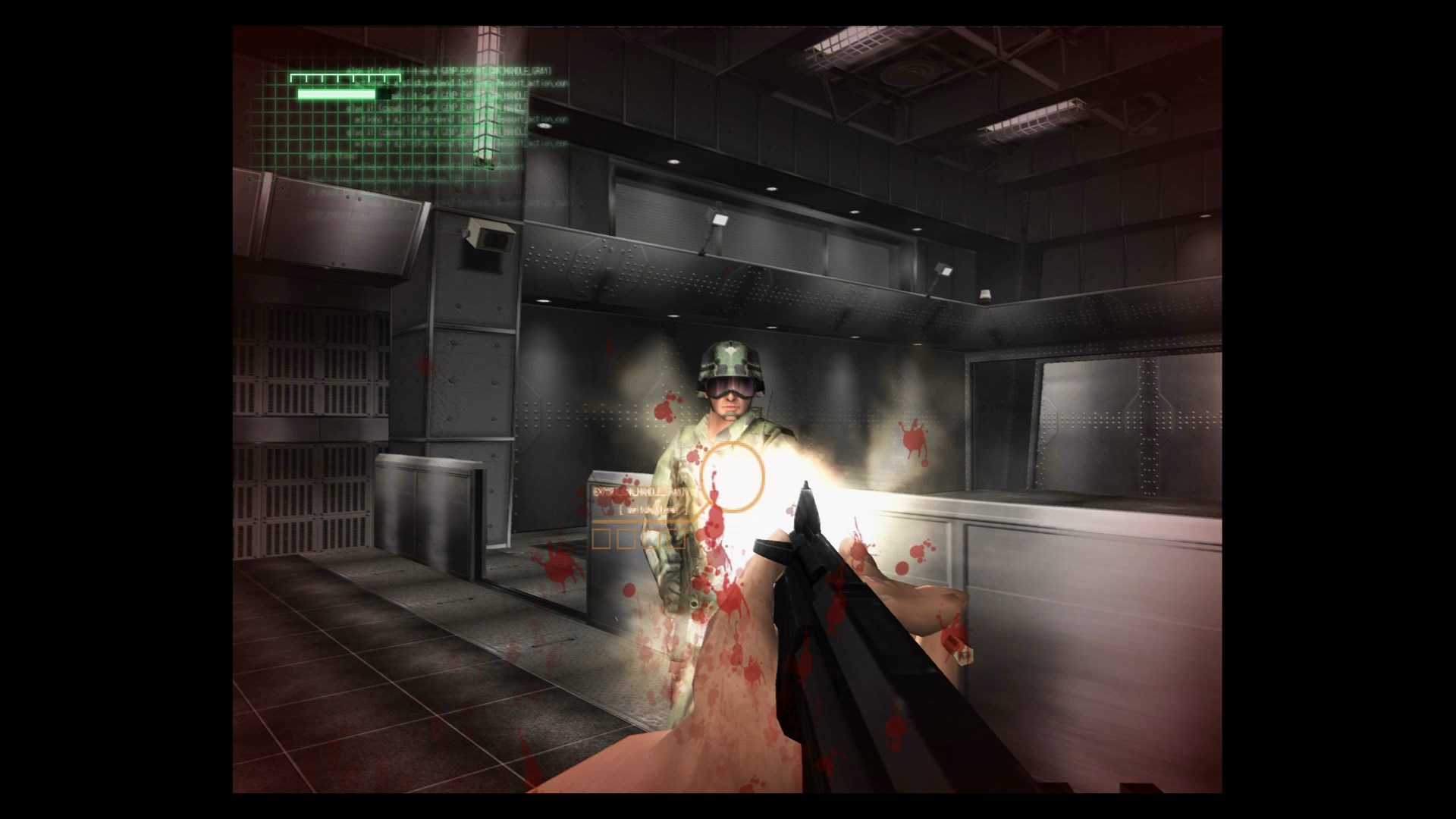Click the green health bar in the HUD

tap(336, 94)
